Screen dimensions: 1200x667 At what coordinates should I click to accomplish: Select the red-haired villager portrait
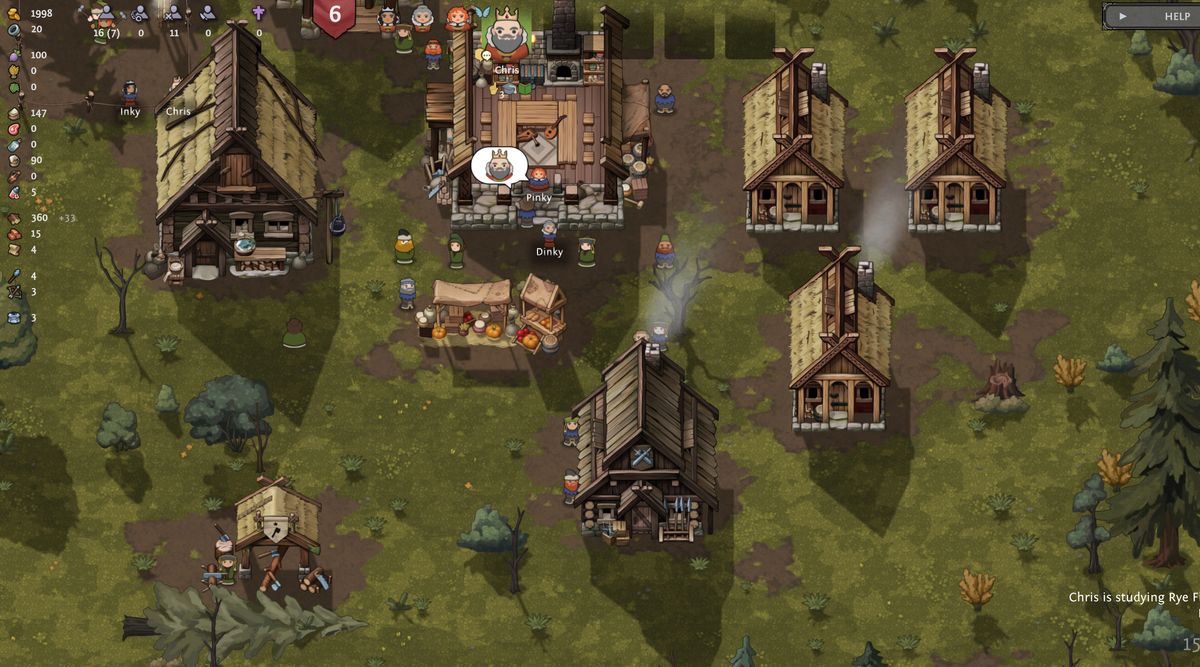456,18
